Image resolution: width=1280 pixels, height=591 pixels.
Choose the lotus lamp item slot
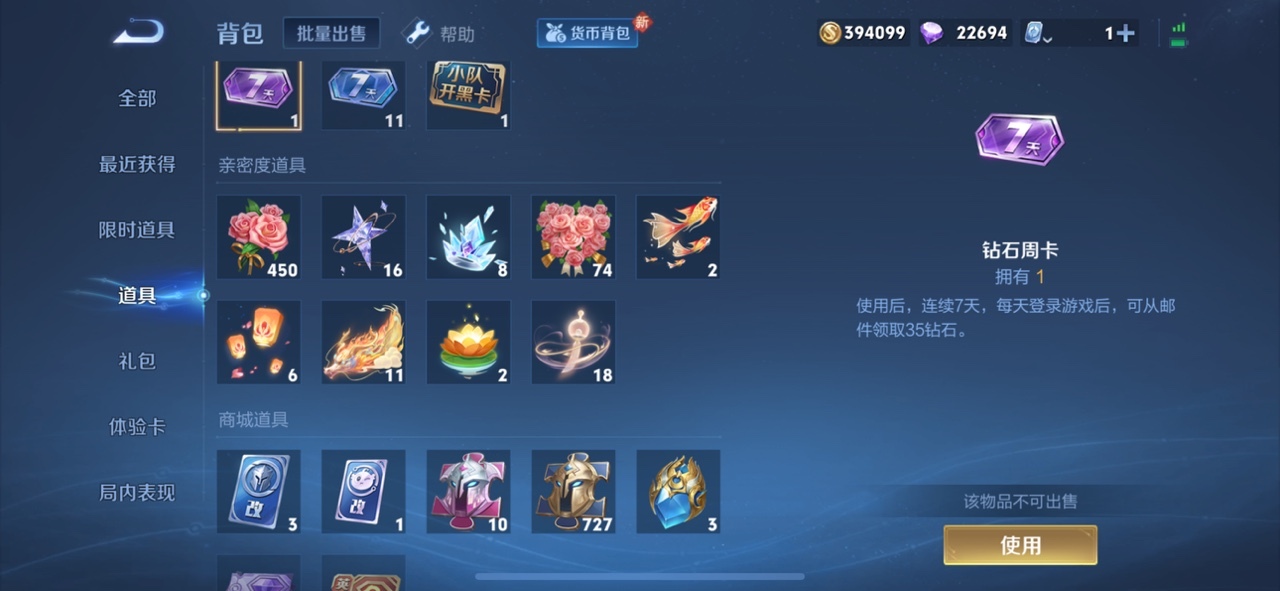468,342
